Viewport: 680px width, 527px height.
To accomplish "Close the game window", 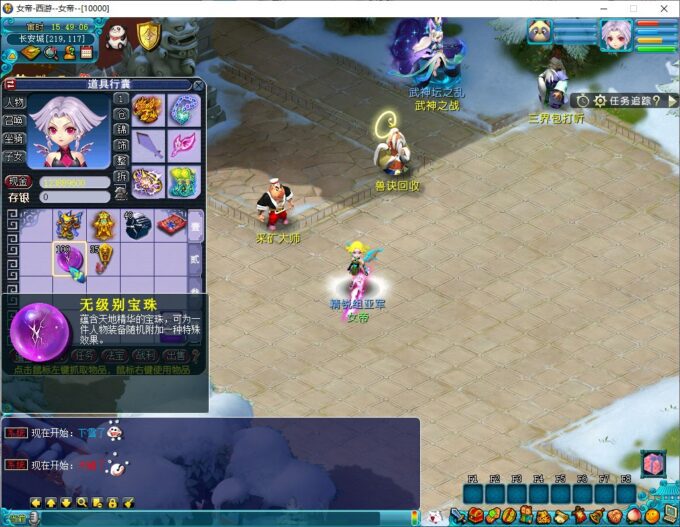I will tap(662, 8).
